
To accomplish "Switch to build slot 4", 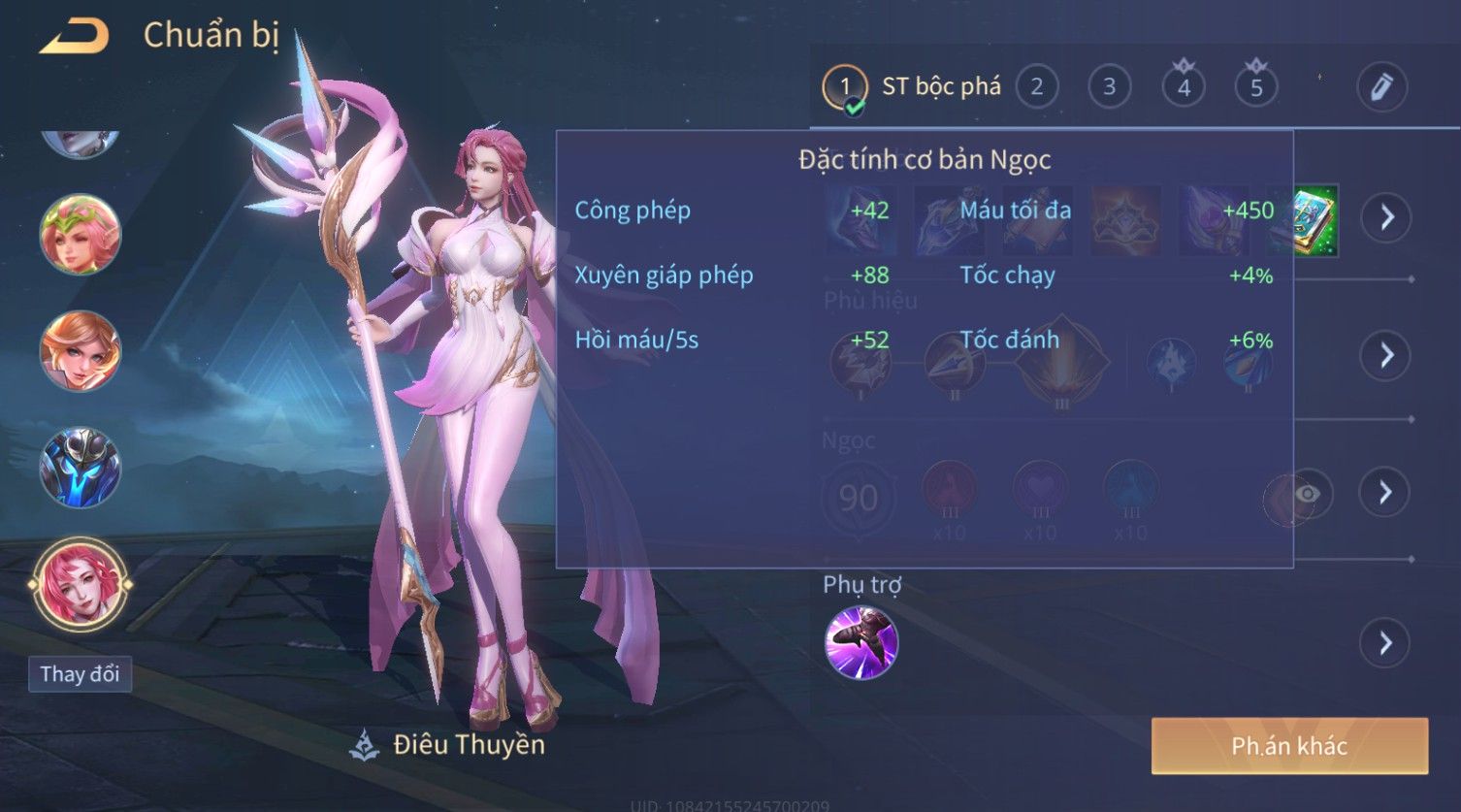I will [1183, 87].
